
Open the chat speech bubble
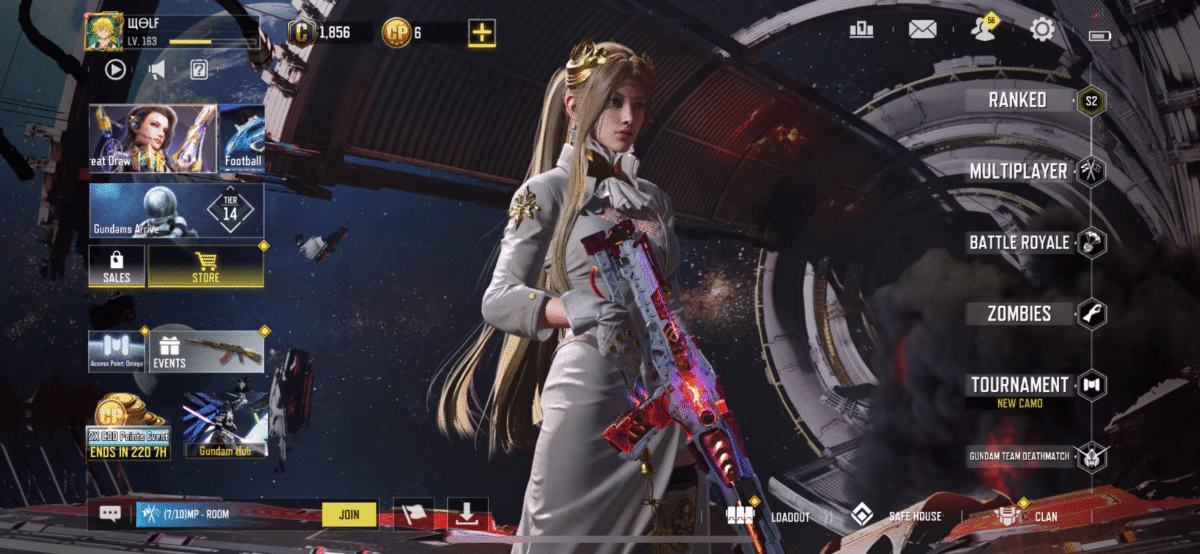coord(111,514)
